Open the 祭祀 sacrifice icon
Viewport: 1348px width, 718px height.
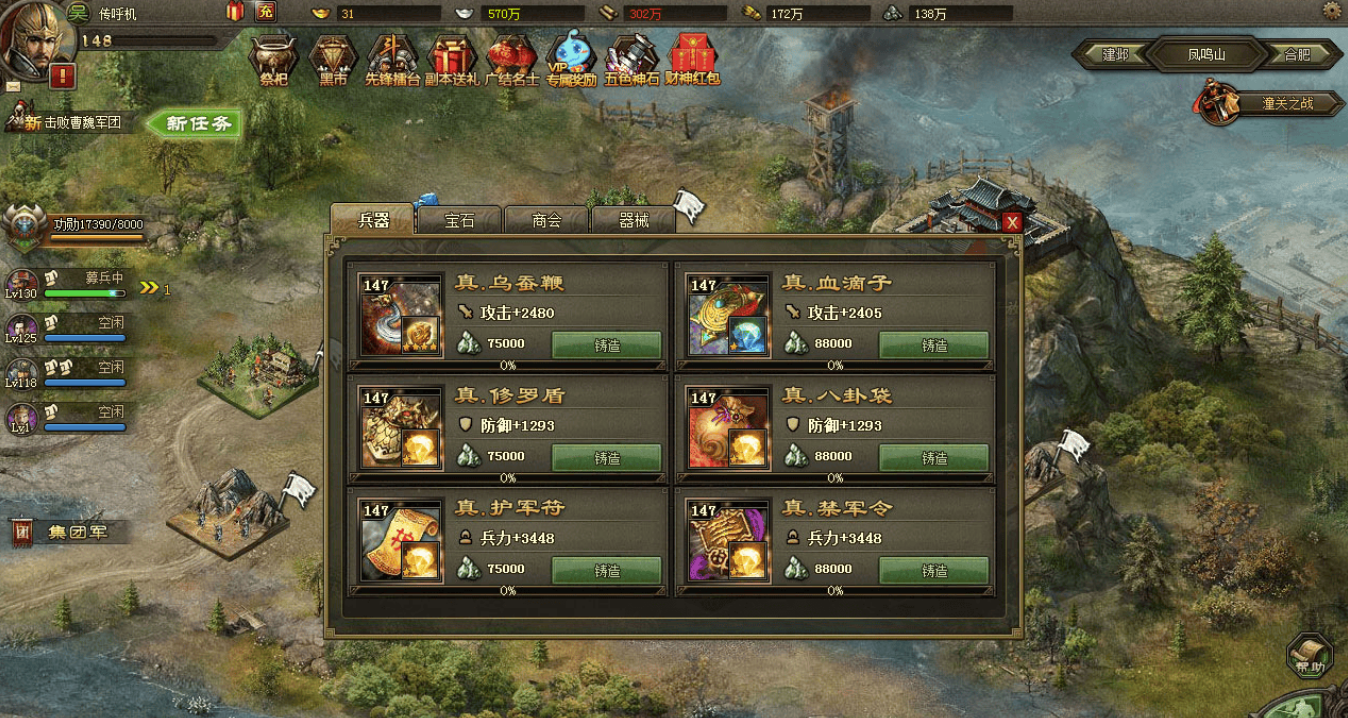(x=273, y=60)
